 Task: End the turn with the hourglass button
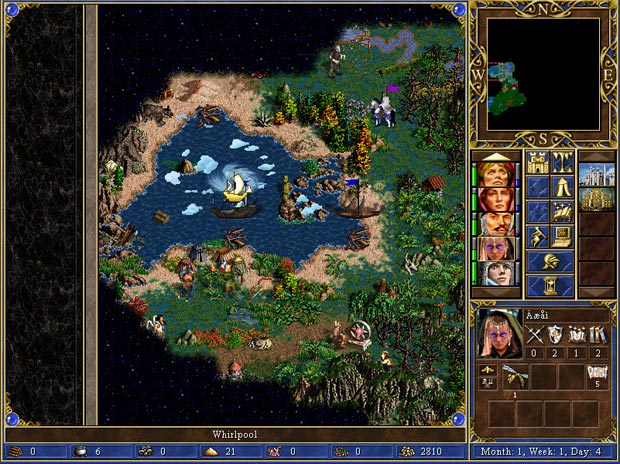pos(549,285)
